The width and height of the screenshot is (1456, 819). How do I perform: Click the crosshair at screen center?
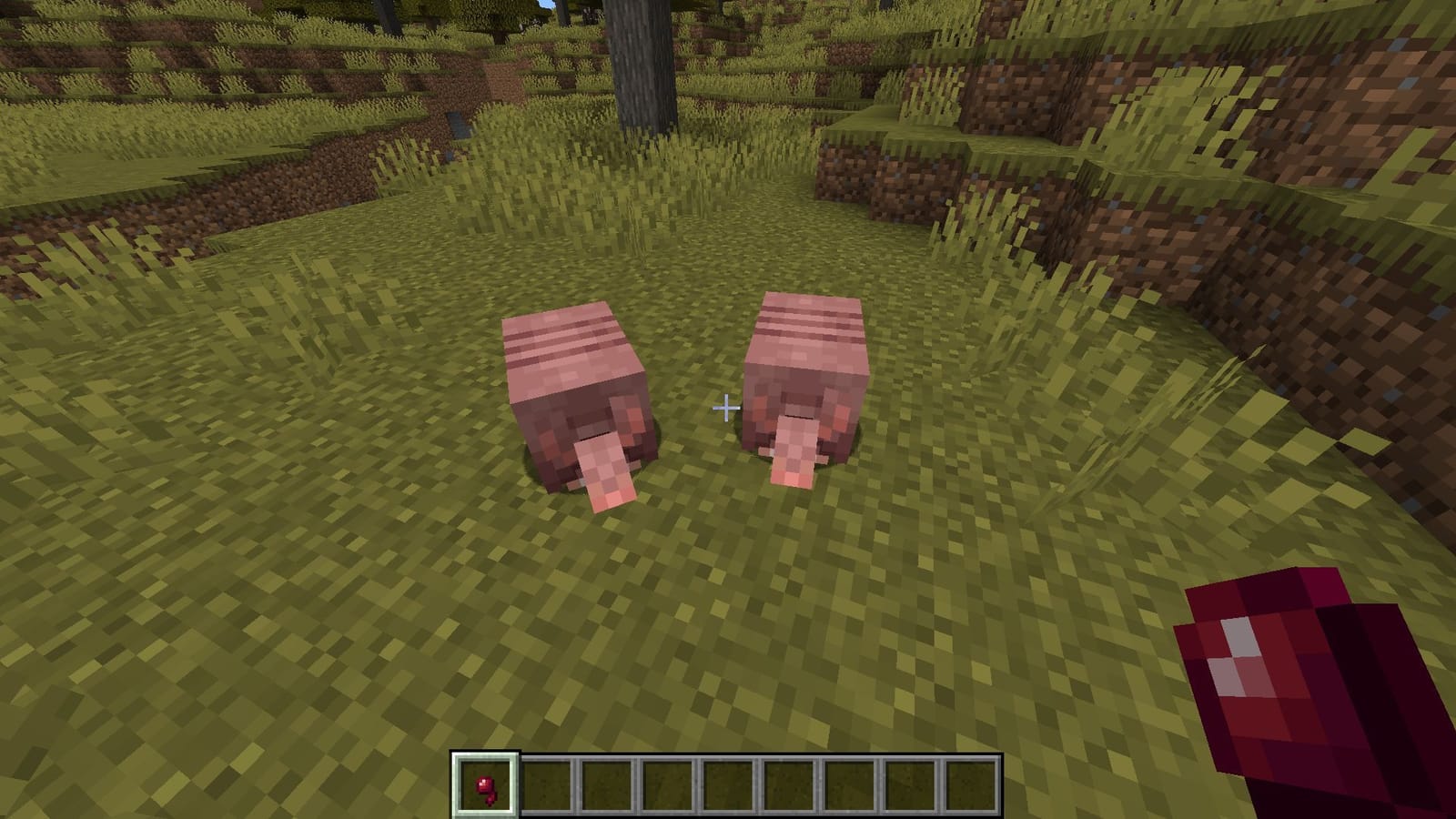pos(728,409)
